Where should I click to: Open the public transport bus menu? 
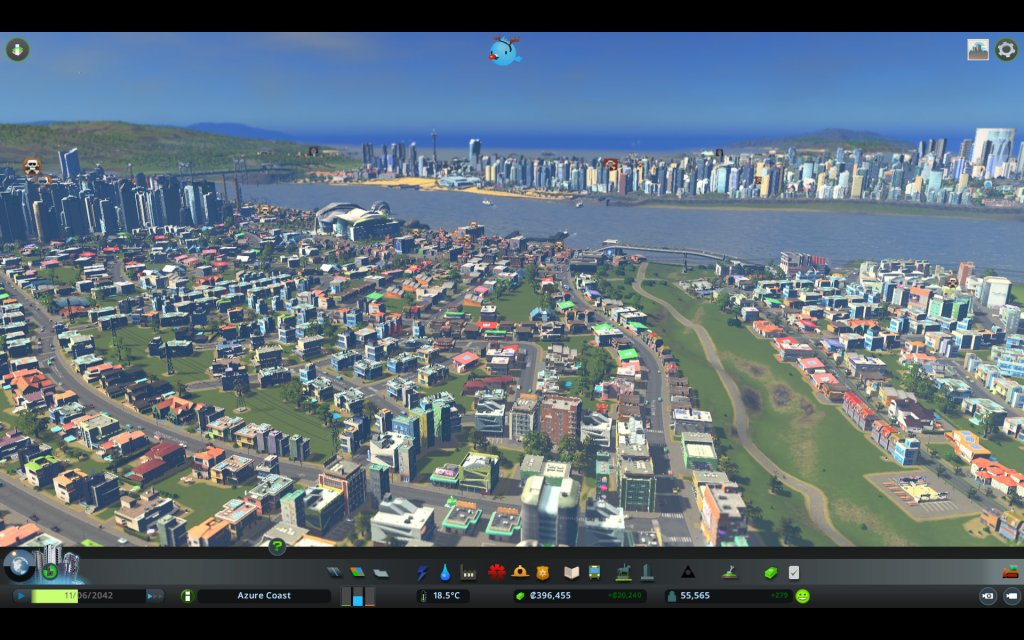tap(594, 573)
